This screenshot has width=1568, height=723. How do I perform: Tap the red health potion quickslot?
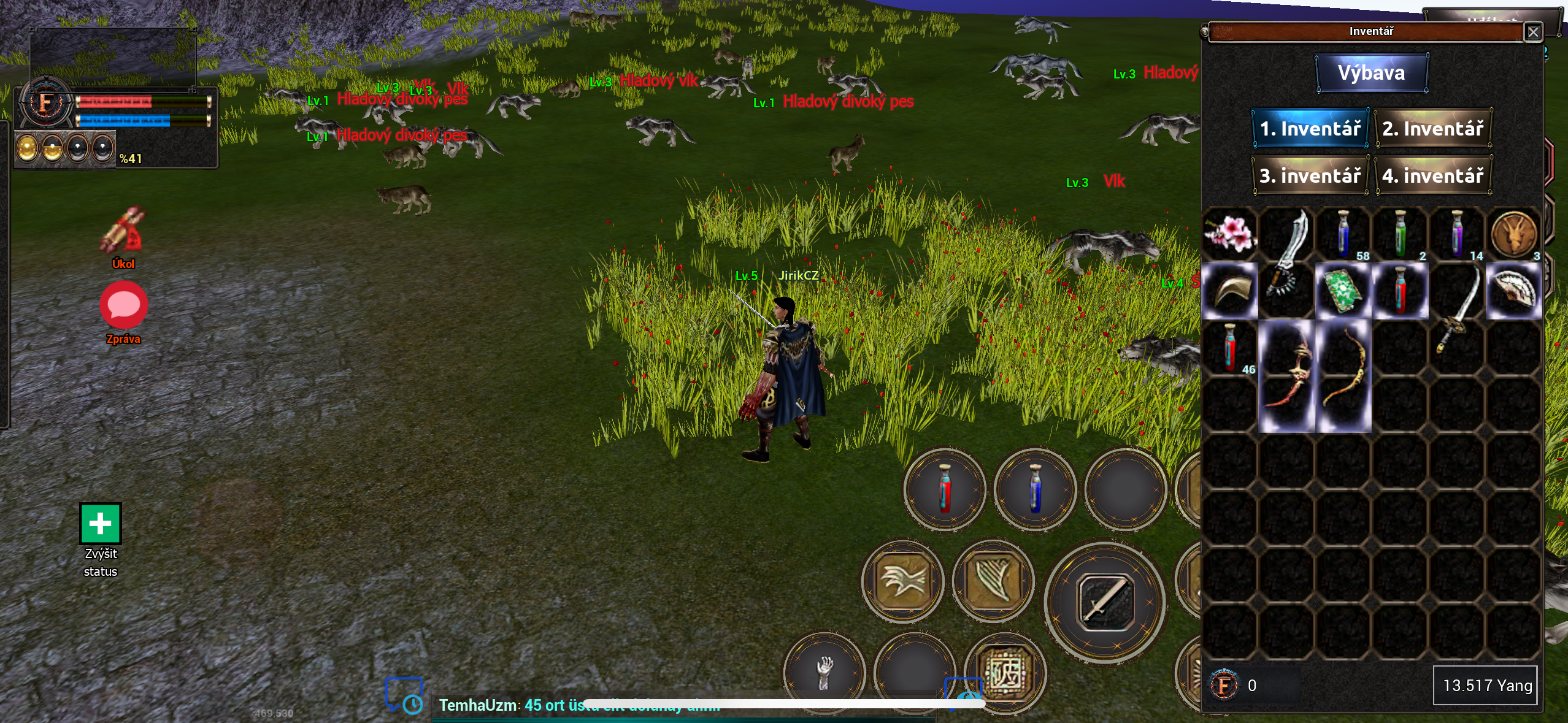(x=944, y=491)
